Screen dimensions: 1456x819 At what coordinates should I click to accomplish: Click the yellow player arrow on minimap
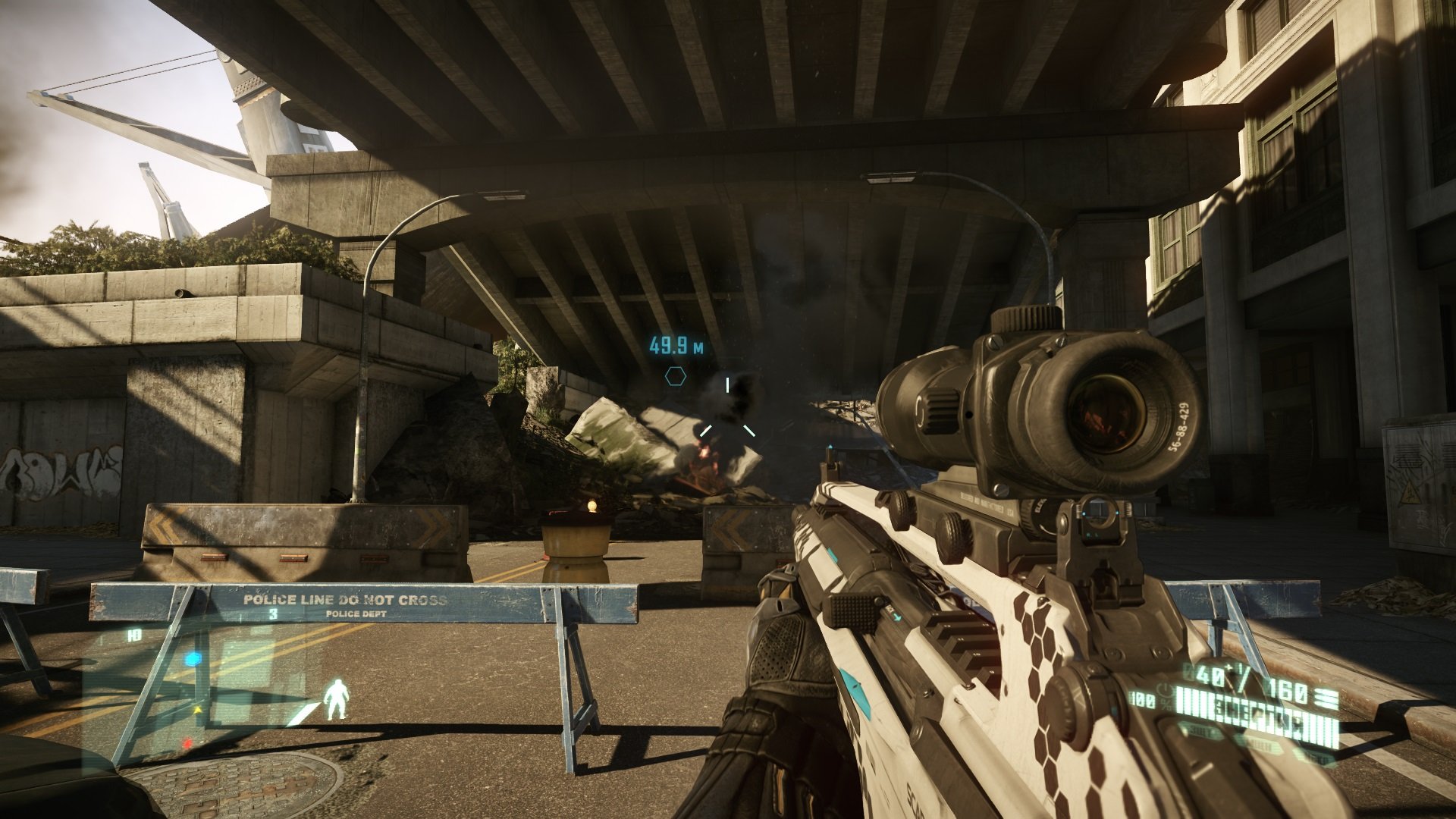pyautogui.click(x=199, y=711)
